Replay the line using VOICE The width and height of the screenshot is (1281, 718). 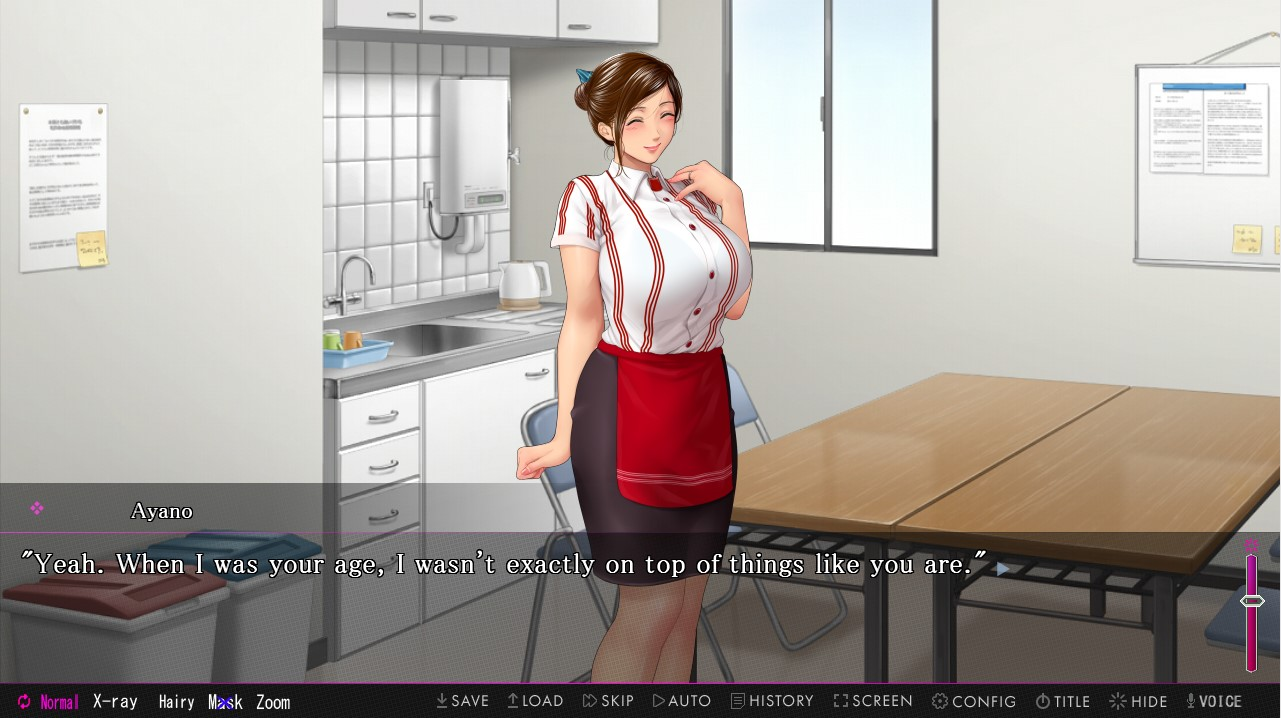pos(1214,701)
